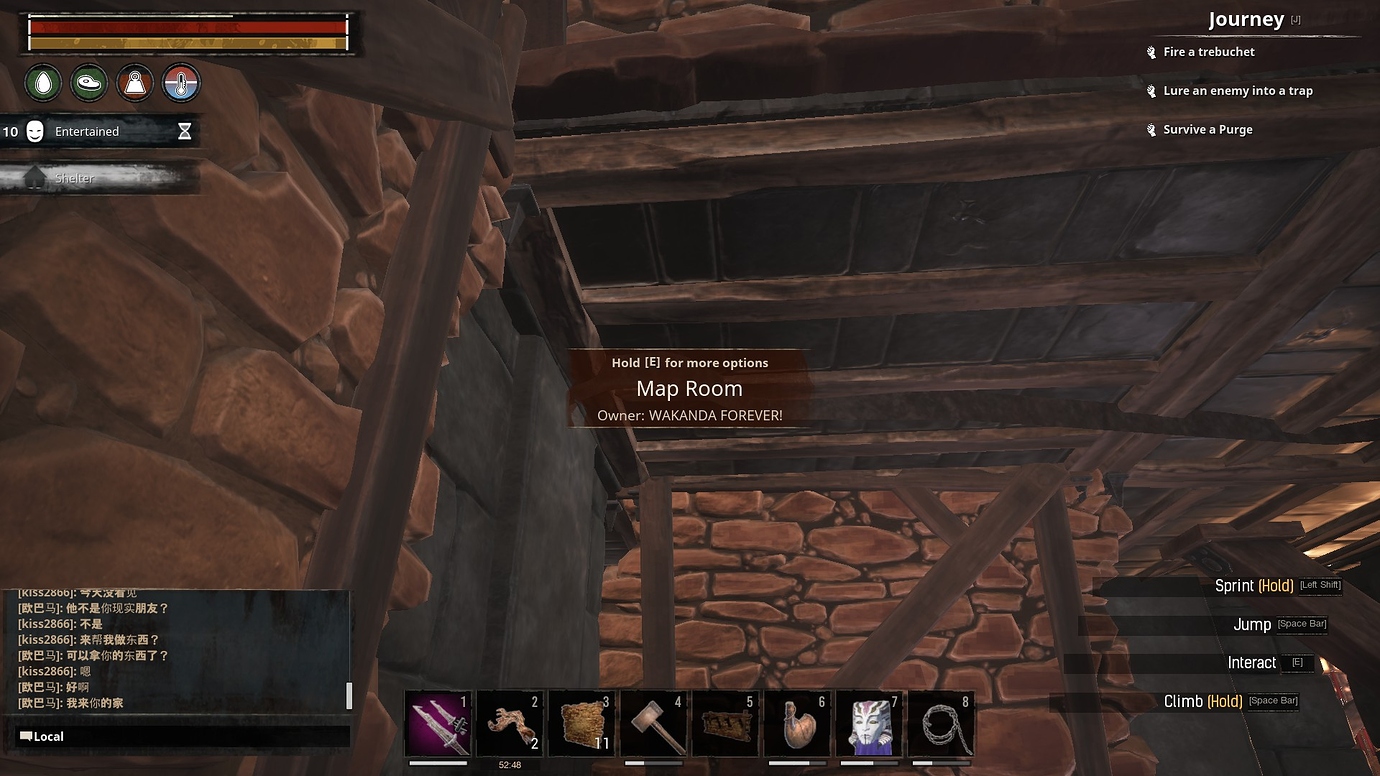
Task: Select the daggers in hotbar slot 1
Action: [438, 722]
